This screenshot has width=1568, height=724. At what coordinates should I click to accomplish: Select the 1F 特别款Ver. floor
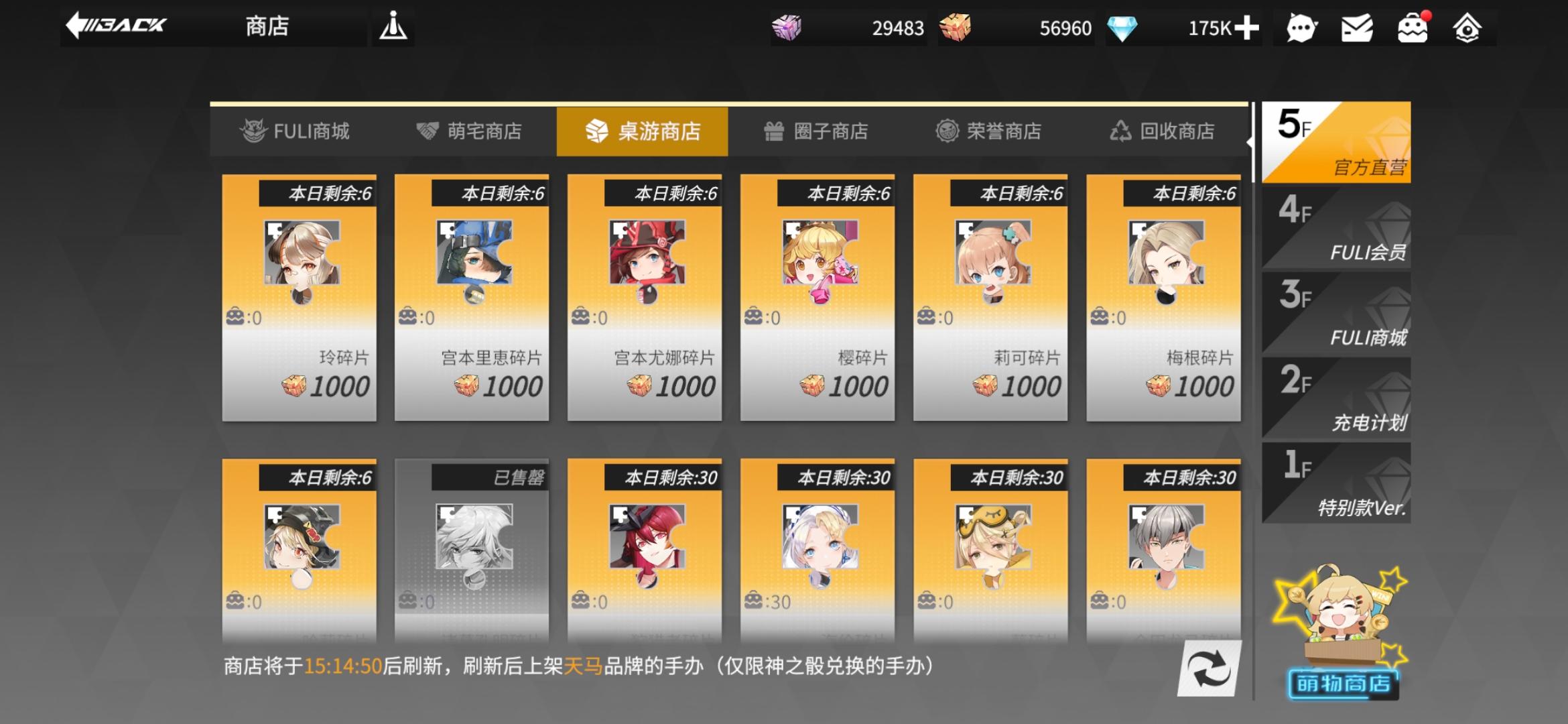(1337, 485)
